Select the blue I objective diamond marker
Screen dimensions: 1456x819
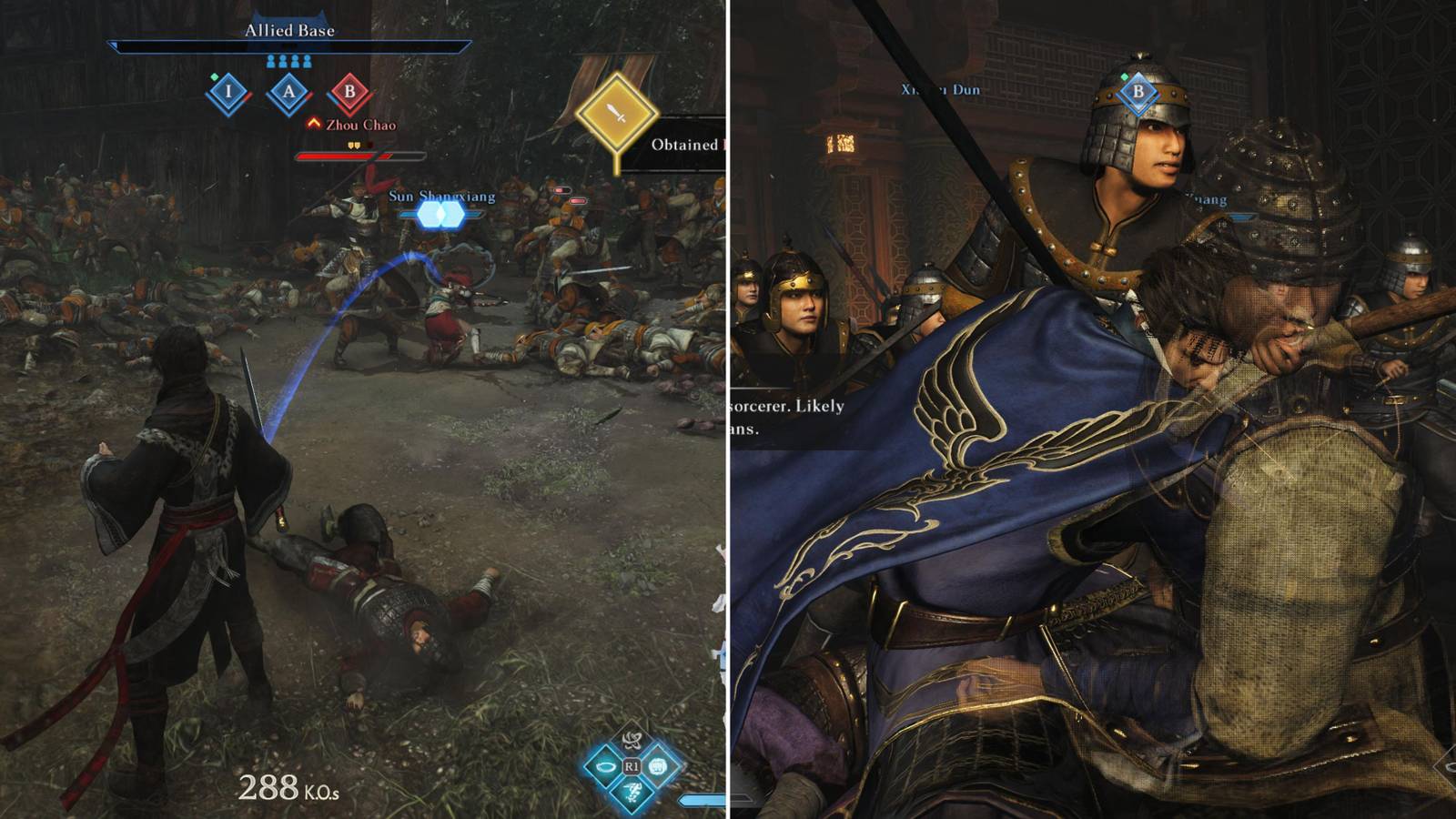(x=228, y=91)
